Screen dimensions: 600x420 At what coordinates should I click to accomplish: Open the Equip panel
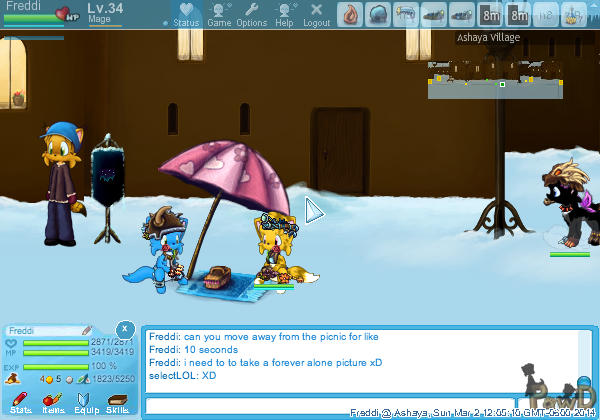click(x=85, y=402)
